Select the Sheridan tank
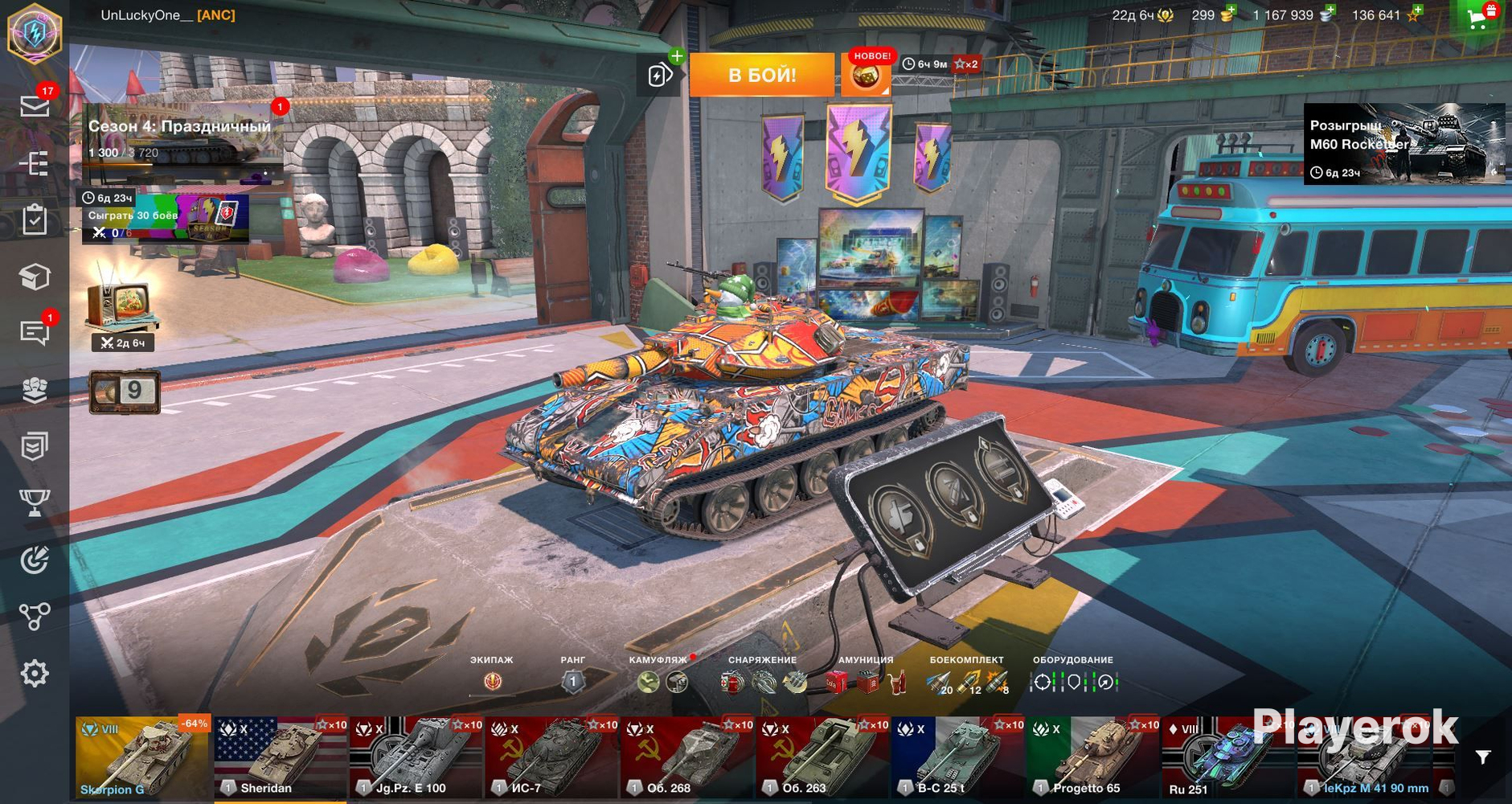Screen dimensions: 1512x804 tap(280, 758)
